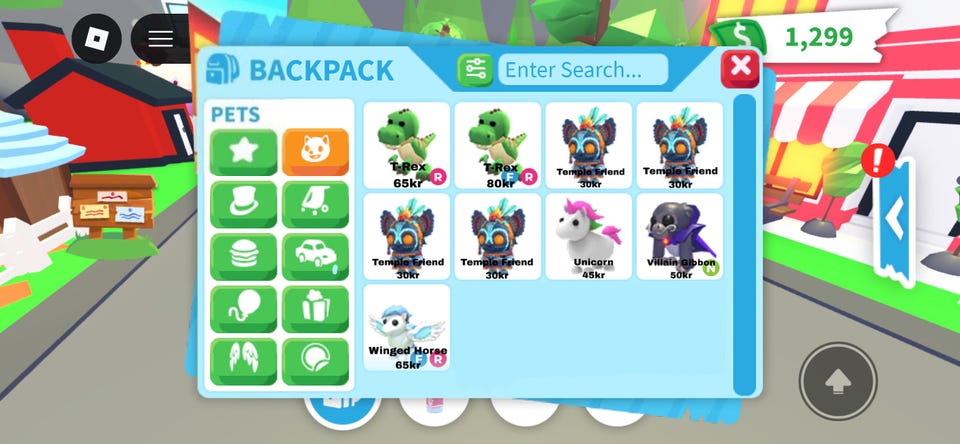Choose the Unicorn pet slot
Screen dimensions: 960x444
click(589, 236)
